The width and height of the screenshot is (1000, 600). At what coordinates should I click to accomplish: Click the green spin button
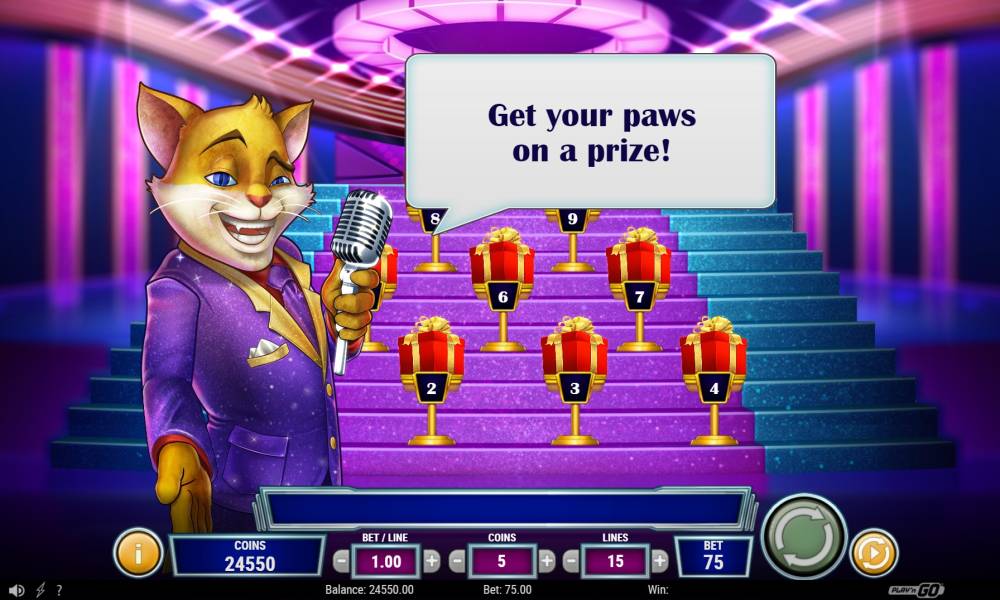click(x=803, y=537)
